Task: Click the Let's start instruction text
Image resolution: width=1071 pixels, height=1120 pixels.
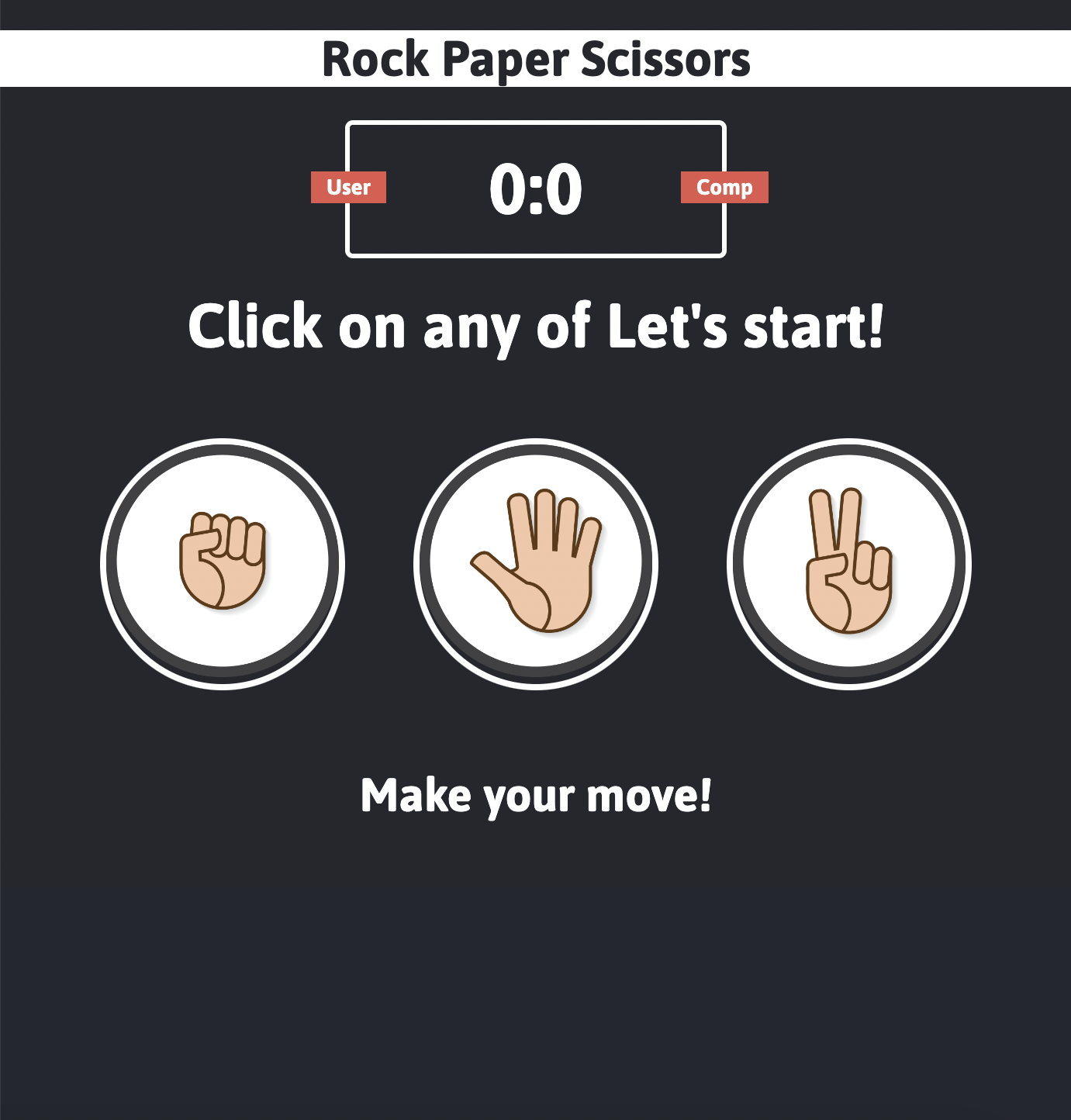Action: coord(536,326)
